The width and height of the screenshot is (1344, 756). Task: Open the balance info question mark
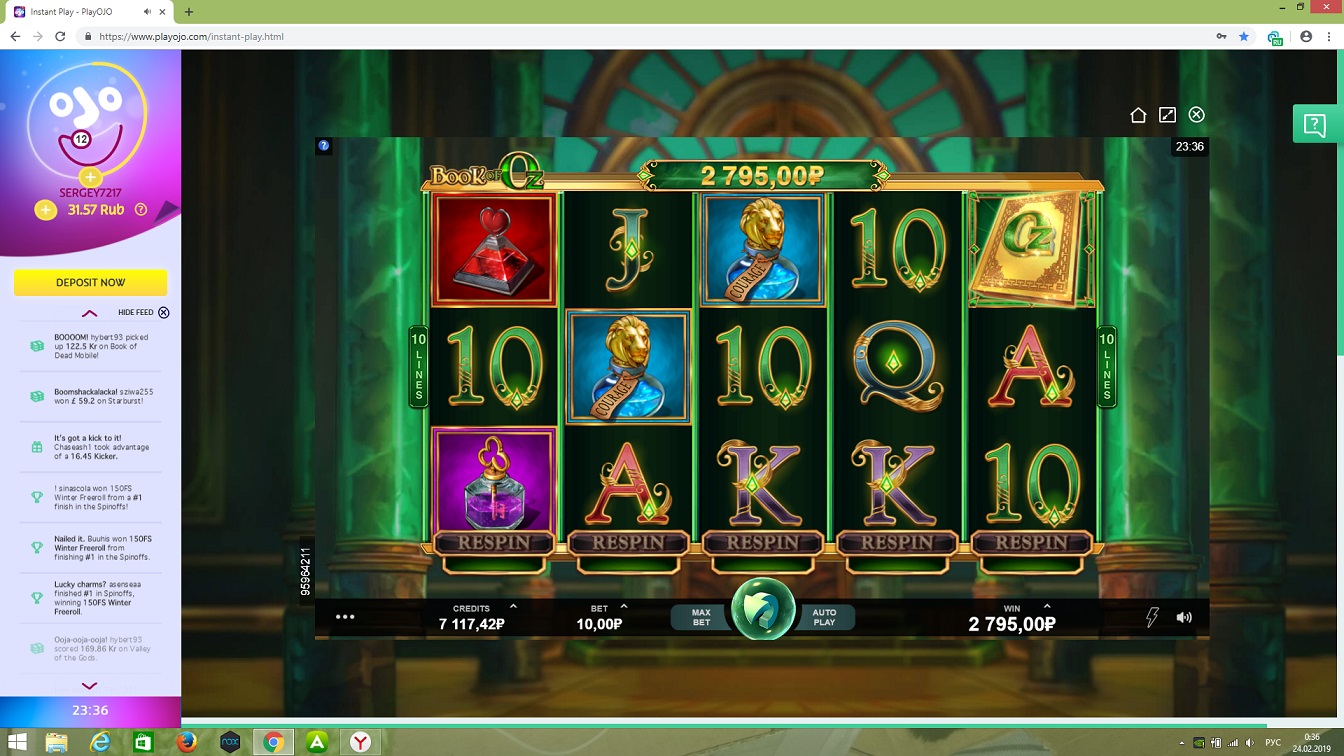[141, 210]
